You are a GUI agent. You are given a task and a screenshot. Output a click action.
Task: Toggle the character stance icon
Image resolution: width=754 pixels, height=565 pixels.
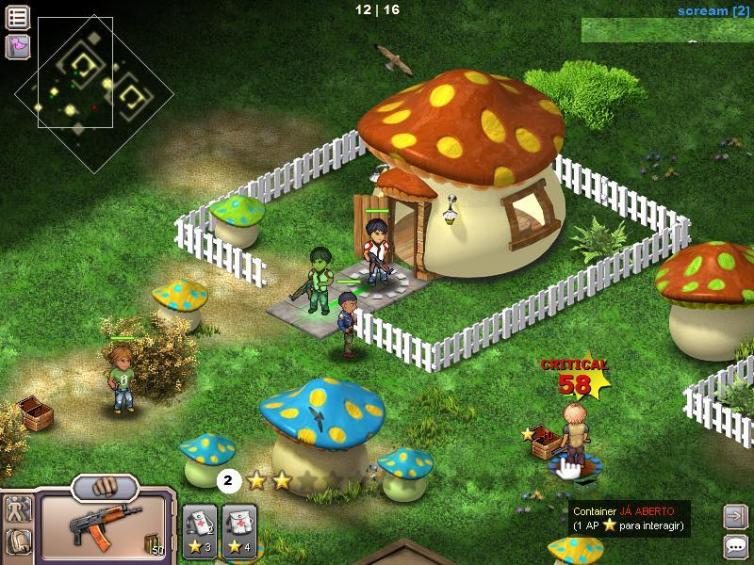[x=18, y=509]
